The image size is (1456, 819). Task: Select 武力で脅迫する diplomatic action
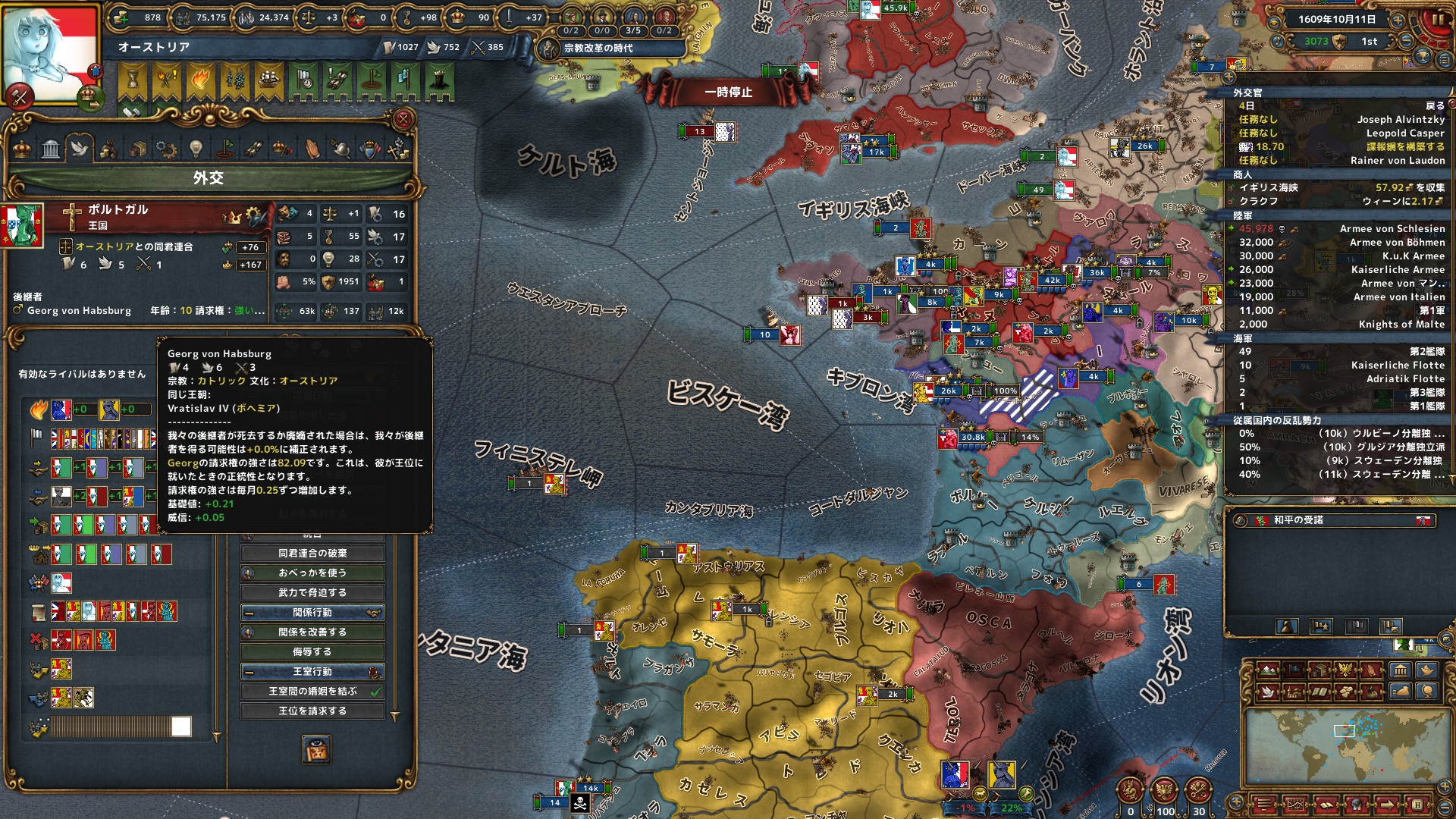tap(312, 593)
